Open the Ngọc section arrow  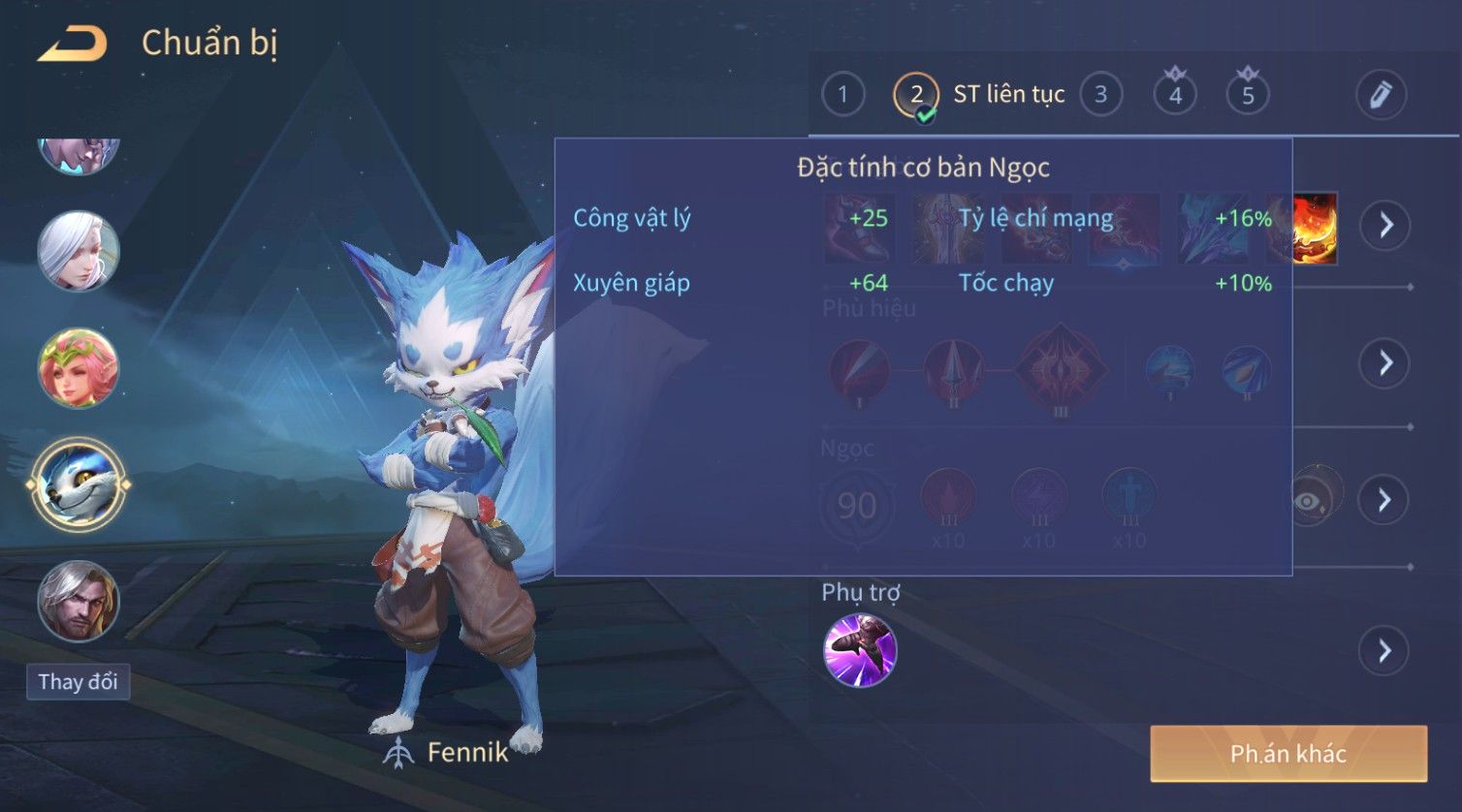click(x=1385, y=500)
